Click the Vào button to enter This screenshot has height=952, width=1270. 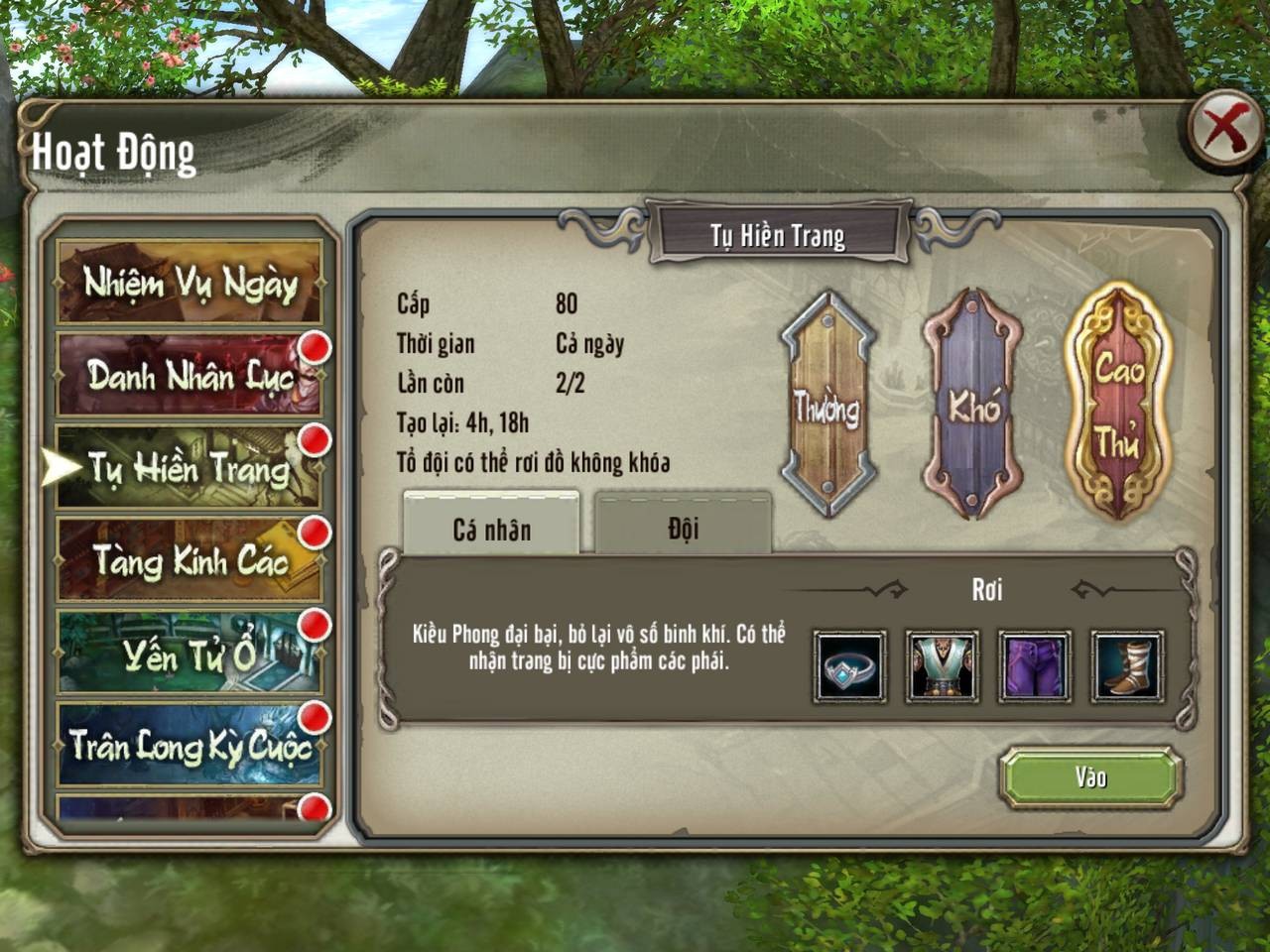coord(1090,777)
